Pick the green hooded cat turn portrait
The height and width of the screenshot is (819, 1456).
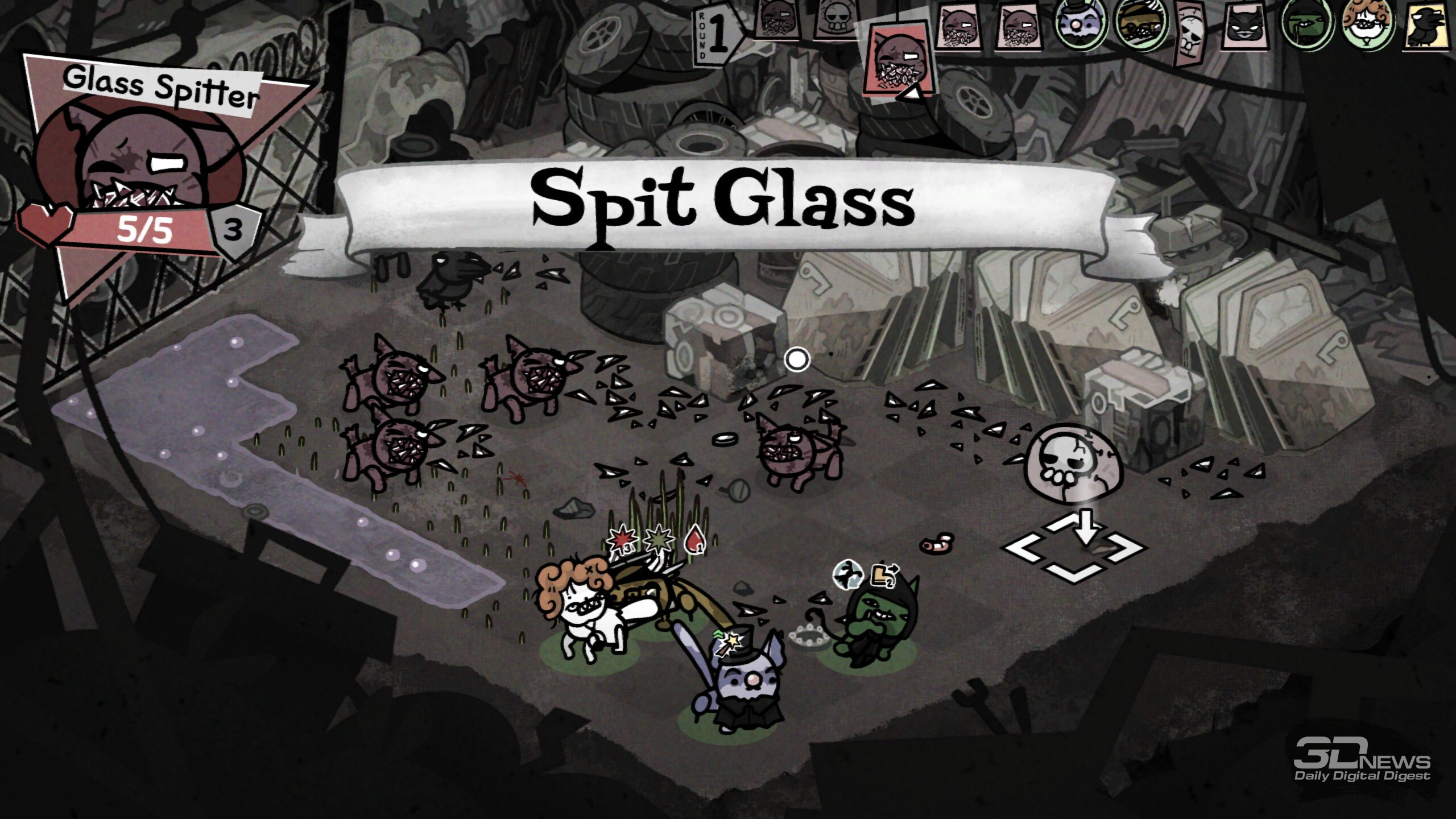pyautogui.click(x=1306, y=25)
